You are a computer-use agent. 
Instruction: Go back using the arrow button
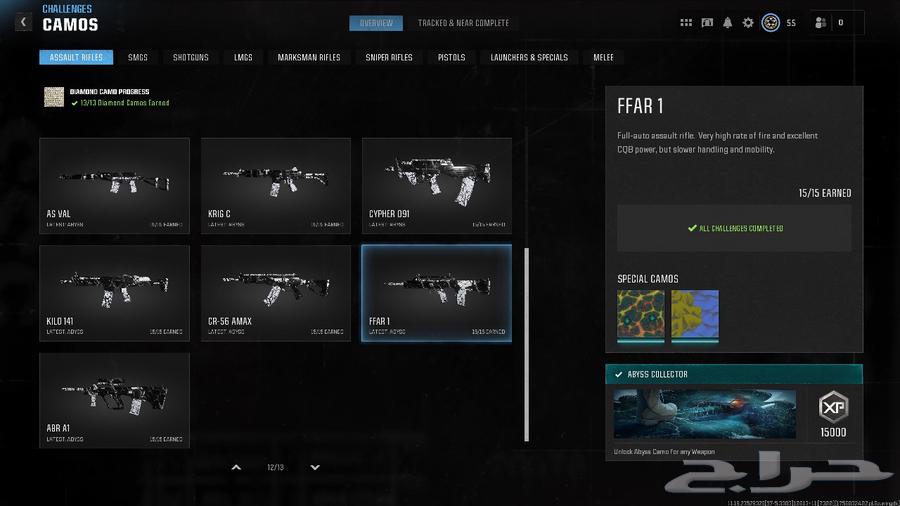tap(22, 22)
